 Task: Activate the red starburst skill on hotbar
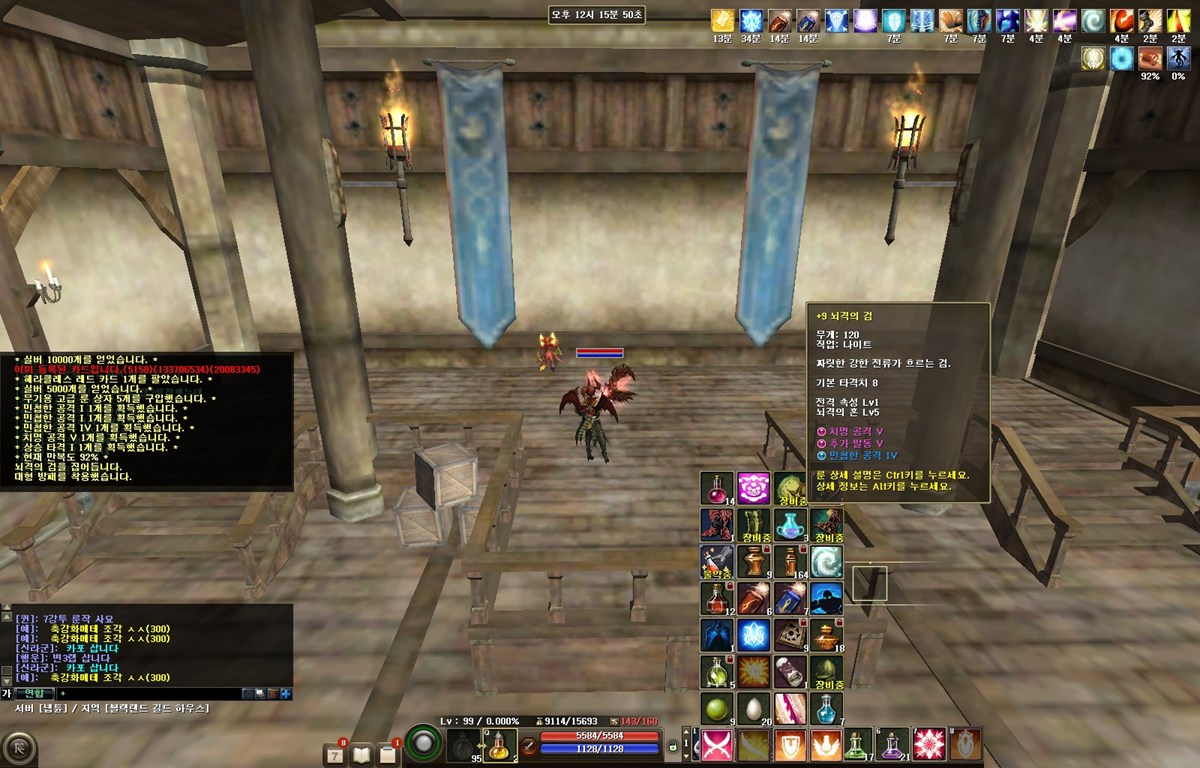pos(928,745)
